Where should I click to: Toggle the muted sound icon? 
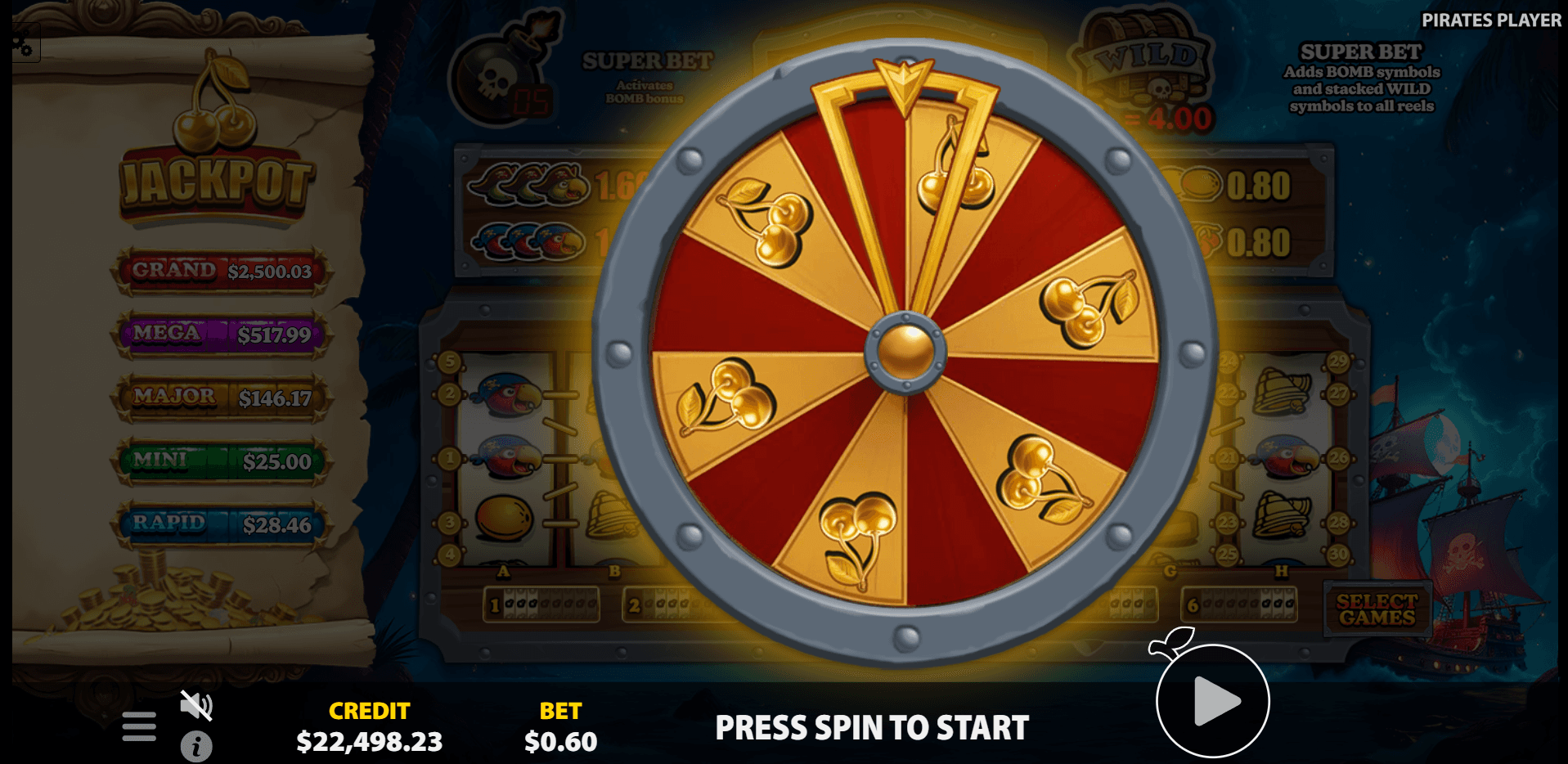point(196,704)
